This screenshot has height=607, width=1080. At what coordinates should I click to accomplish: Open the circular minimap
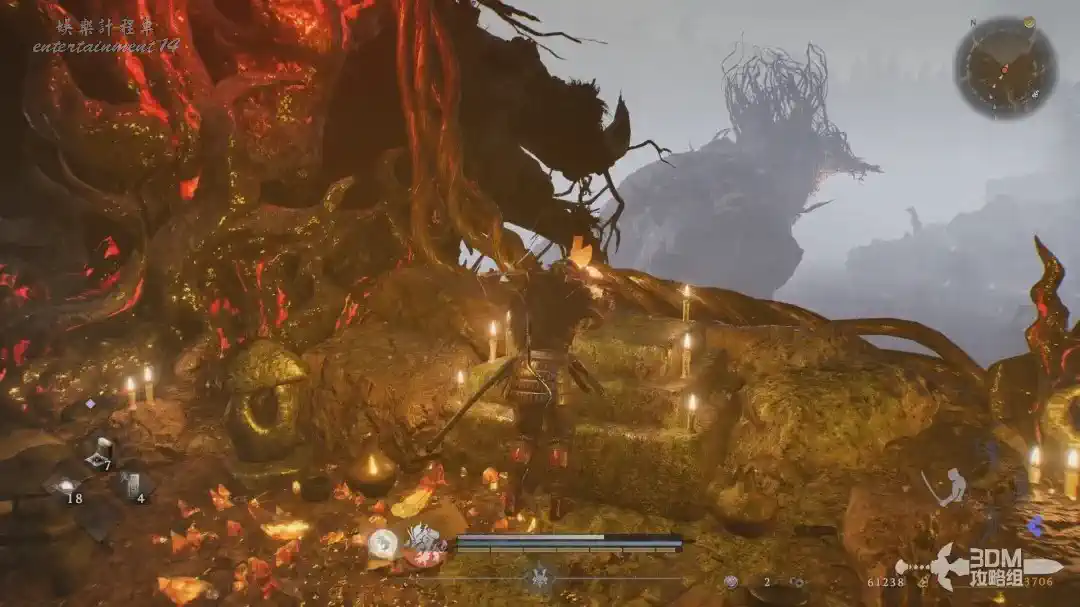click(x=1005, y=67)
